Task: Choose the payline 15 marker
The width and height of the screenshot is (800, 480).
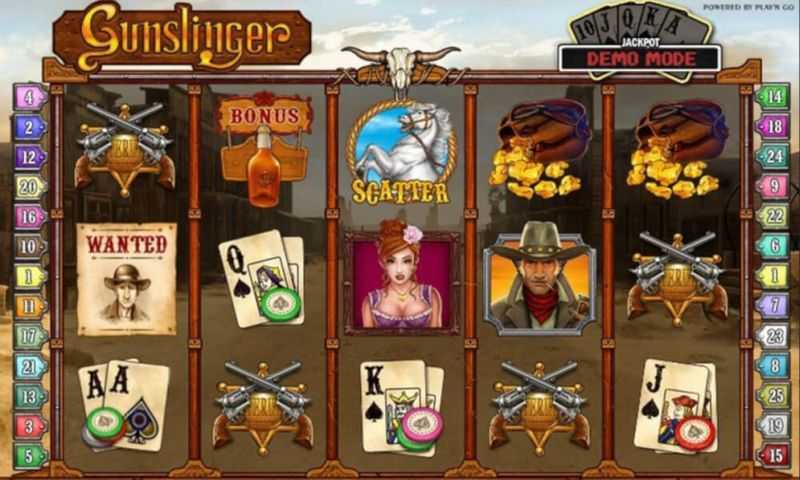Action: click(773, 455)
